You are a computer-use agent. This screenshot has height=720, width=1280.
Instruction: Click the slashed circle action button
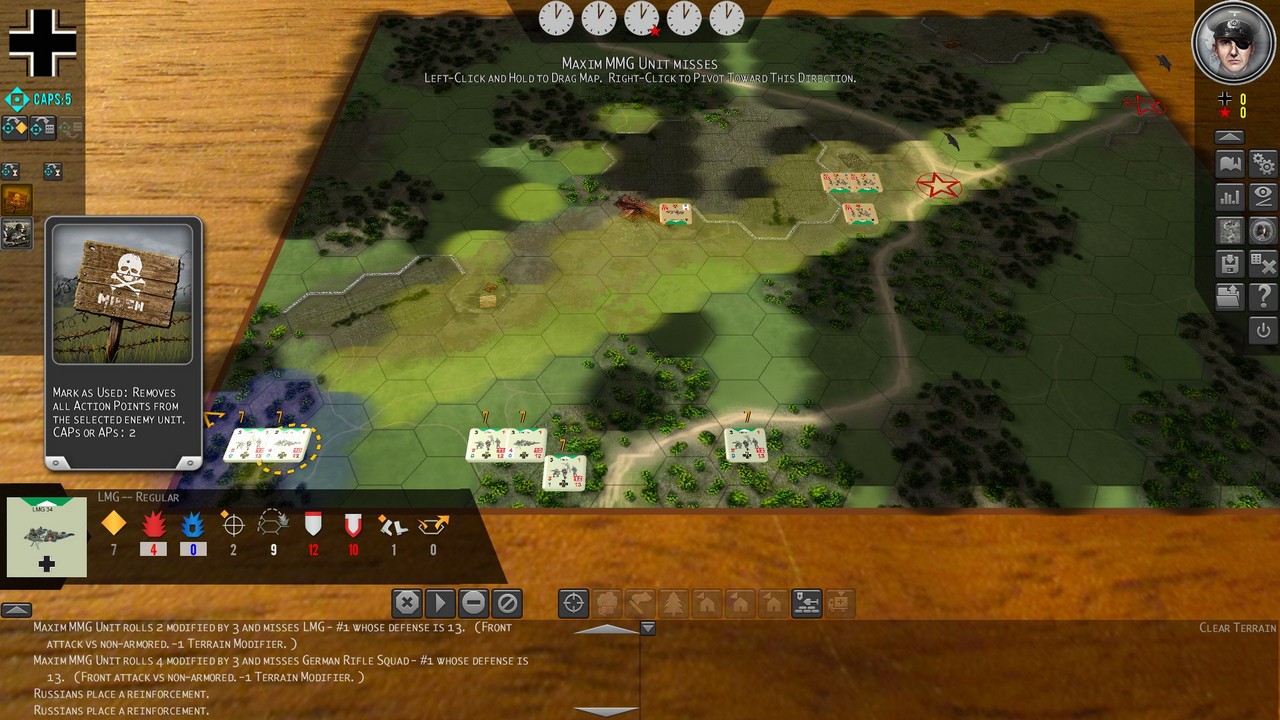tap(508, 603)
